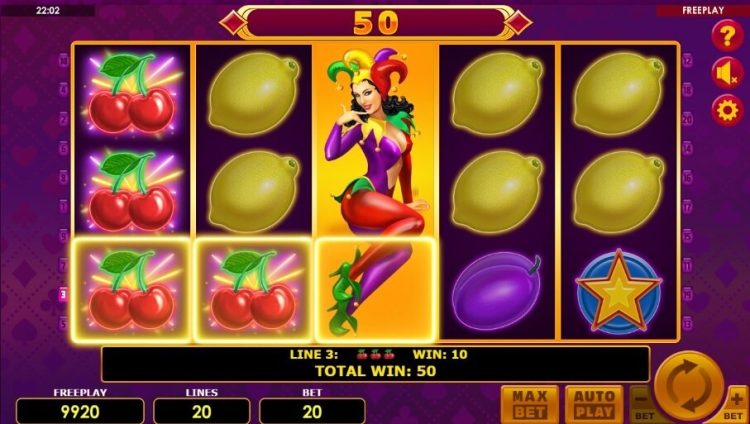Viewport: 750px width, 424px height.
Task: Decrease the bet with the minus button
Action: coord(643,405)
